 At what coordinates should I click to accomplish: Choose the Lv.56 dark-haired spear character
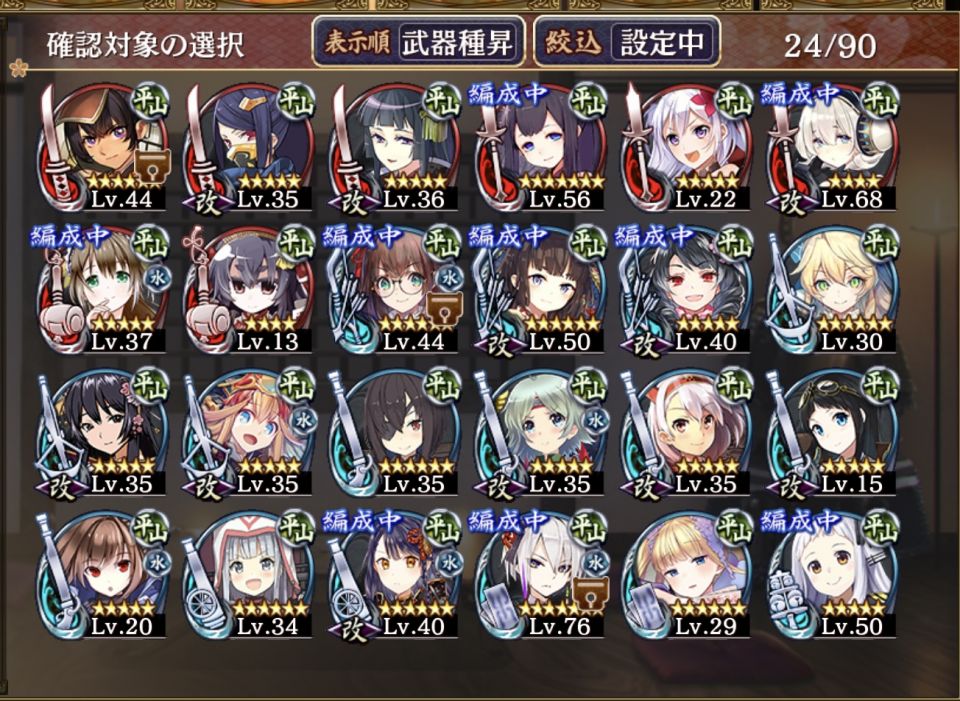540,147
